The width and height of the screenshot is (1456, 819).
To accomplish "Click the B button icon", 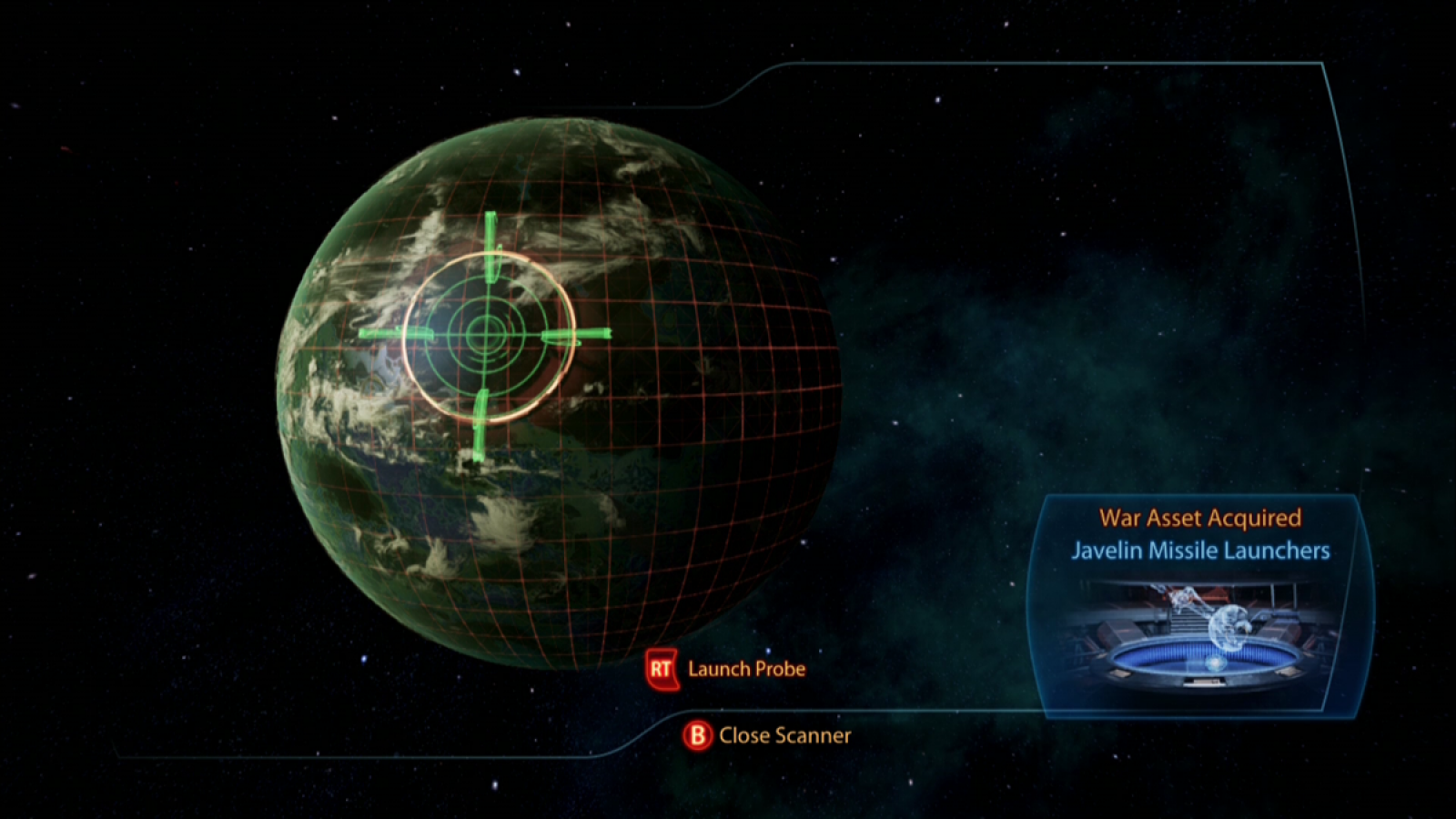I will [x=699, y=735].
